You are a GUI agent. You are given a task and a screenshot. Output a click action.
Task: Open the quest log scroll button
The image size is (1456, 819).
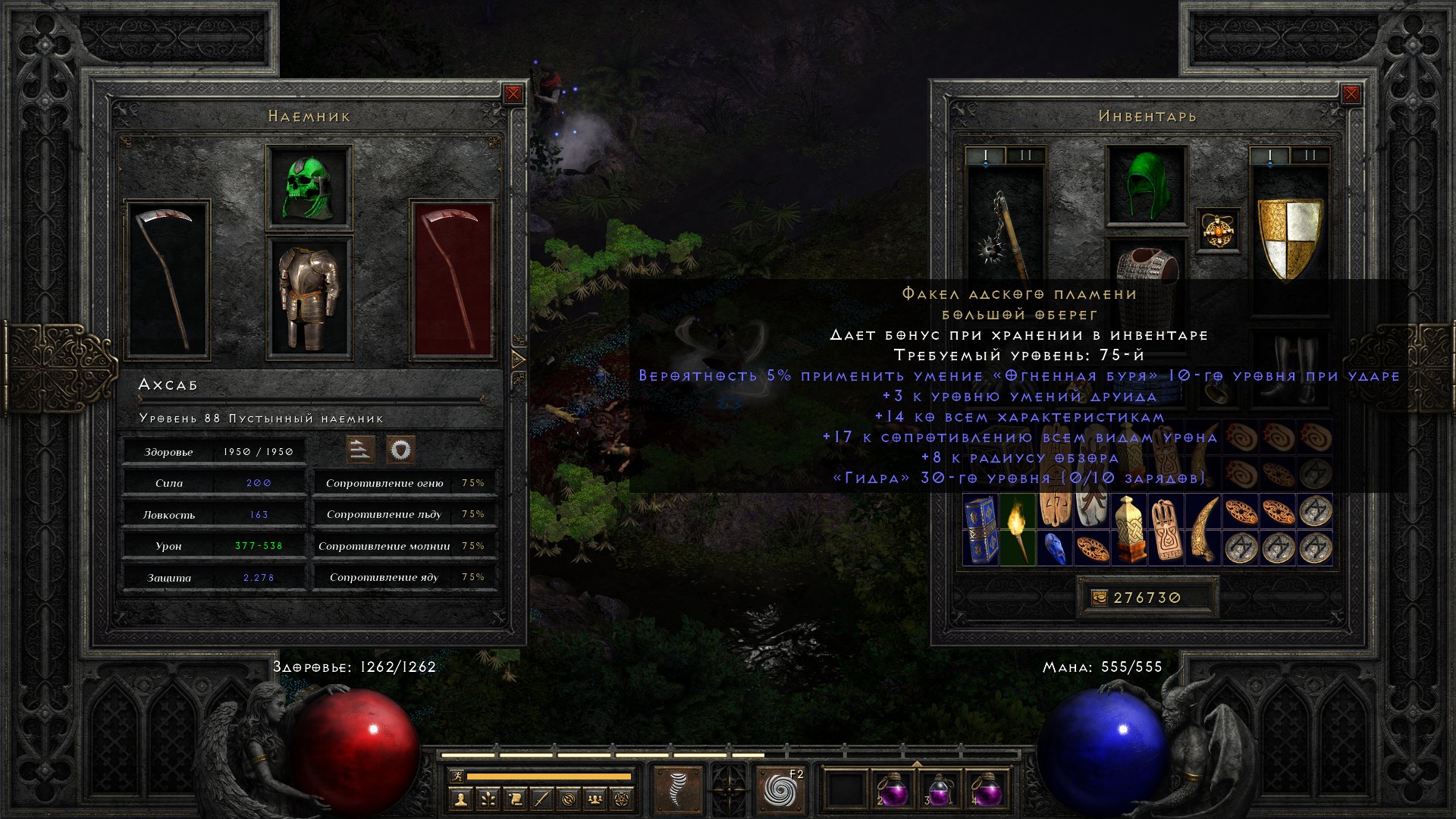tap(515, 799)
